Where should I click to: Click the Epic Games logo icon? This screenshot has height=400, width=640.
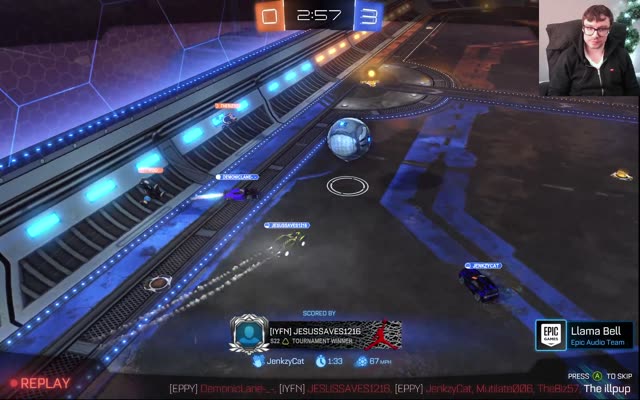click(x=552, y=335)
